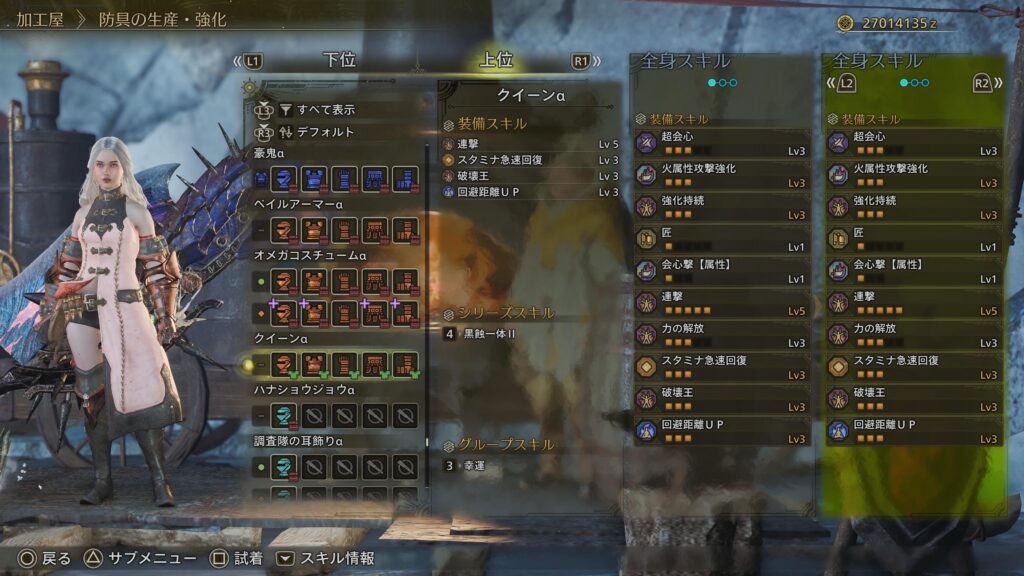Pick the クイーンα waist armor piece
The image size is (1024, 576).
coord(375,365)
